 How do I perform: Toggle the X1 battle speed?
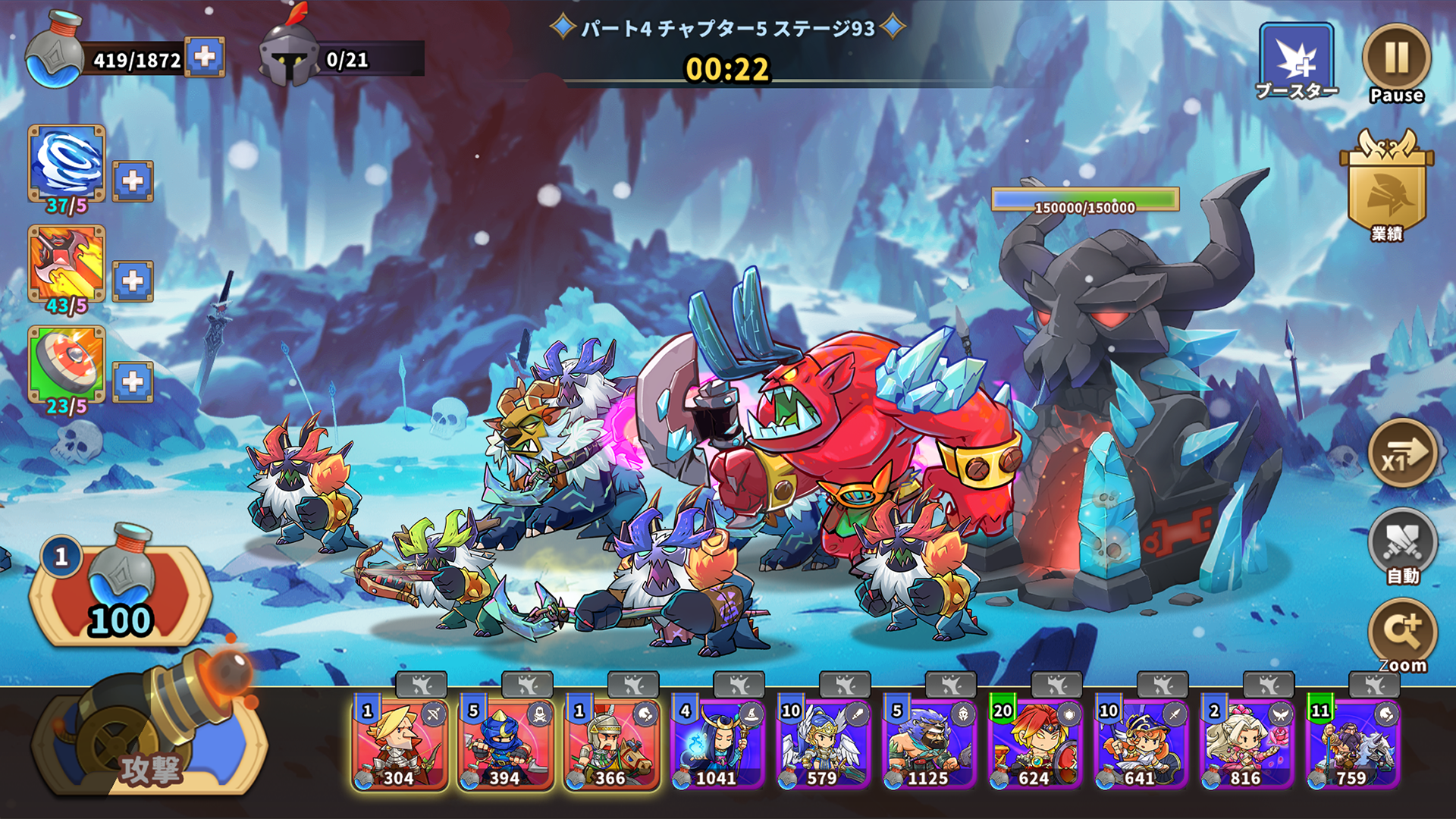tap(1401, 455)
